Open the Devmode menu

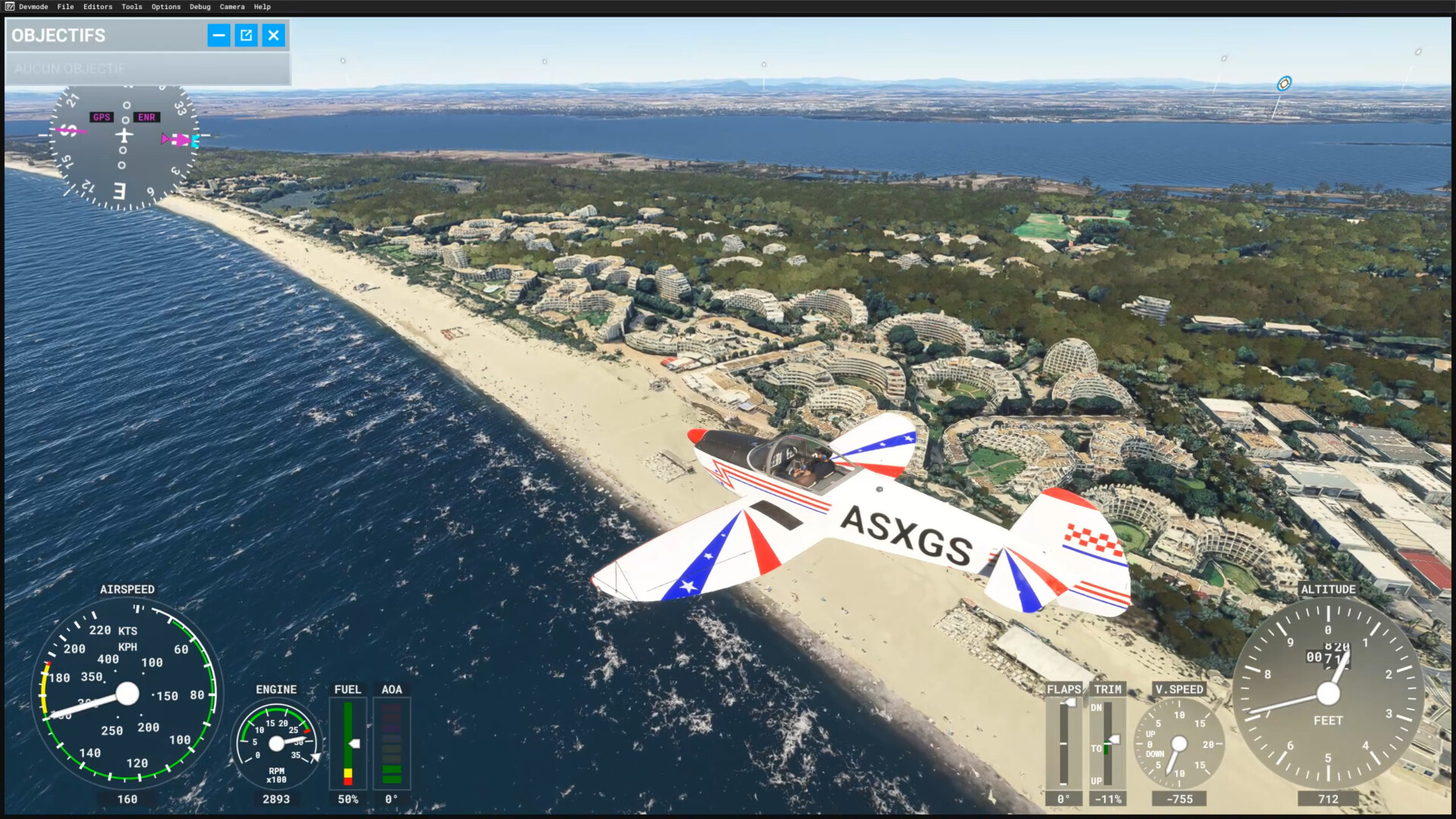[33, 7]
